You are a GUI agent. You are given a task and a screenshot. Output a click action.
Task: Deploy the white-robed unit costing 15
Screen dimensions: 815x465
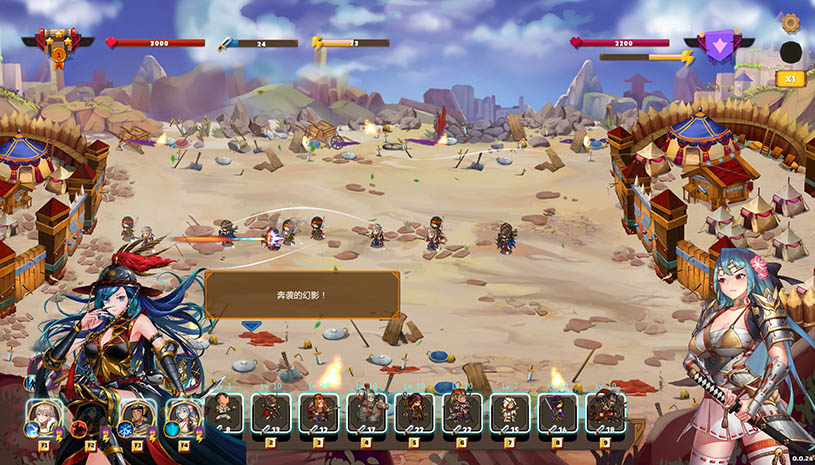[x=509, y=413]
